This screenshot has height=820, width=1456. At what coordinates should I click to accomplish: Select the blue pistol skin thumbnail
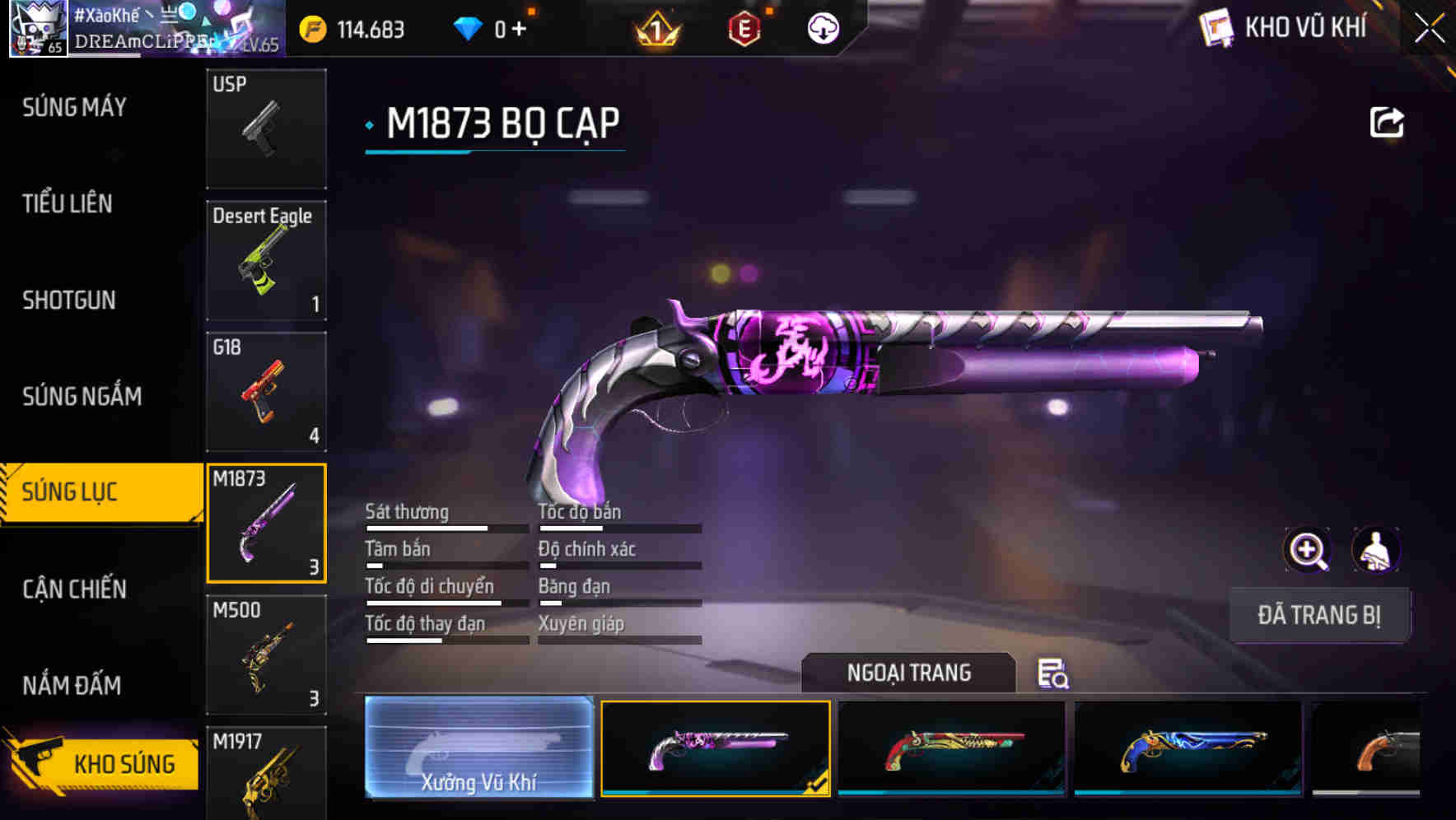point(1188,748)
